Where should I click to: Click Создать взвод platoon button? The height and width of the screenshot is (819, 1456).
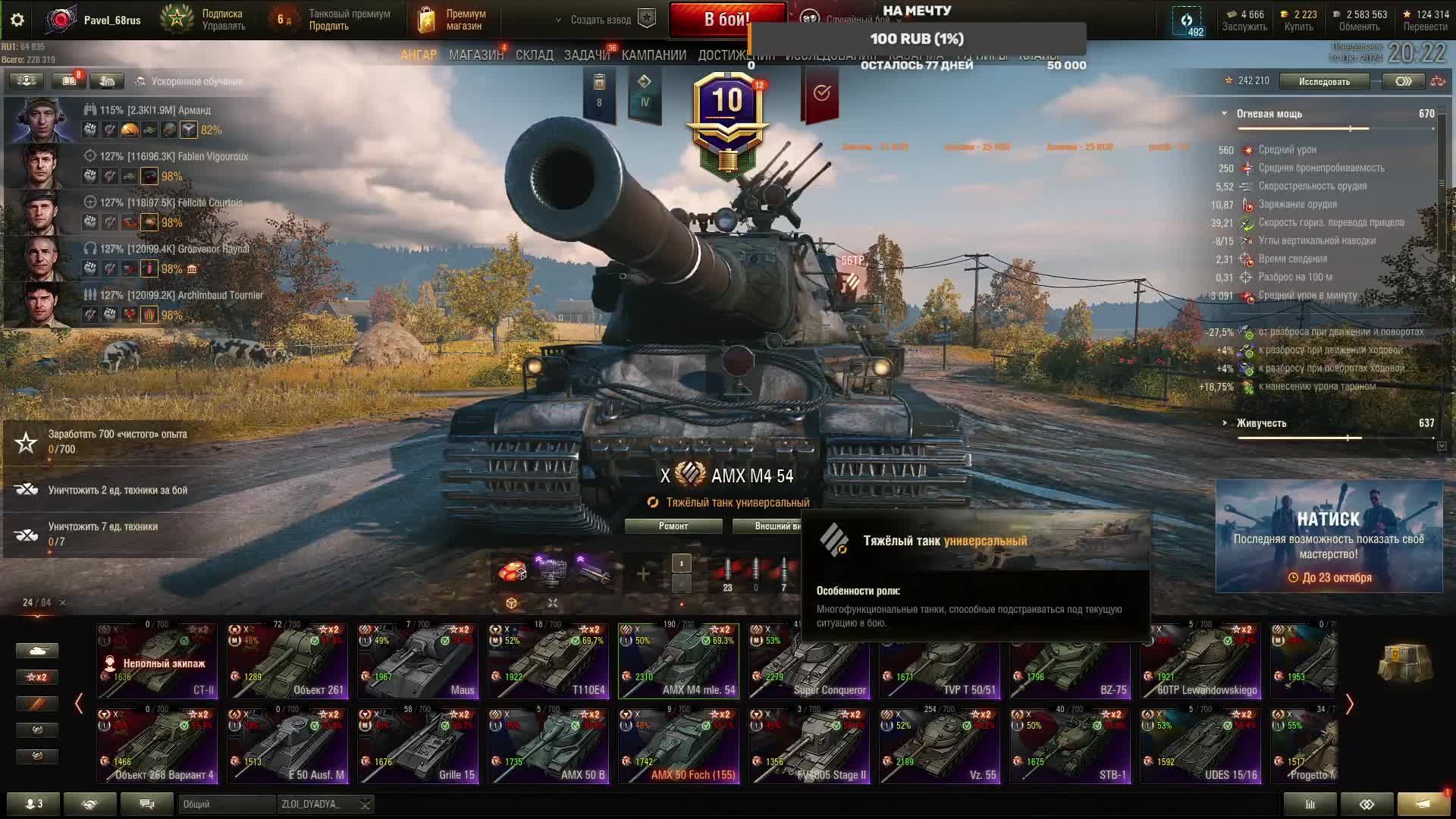pos(601,20)
